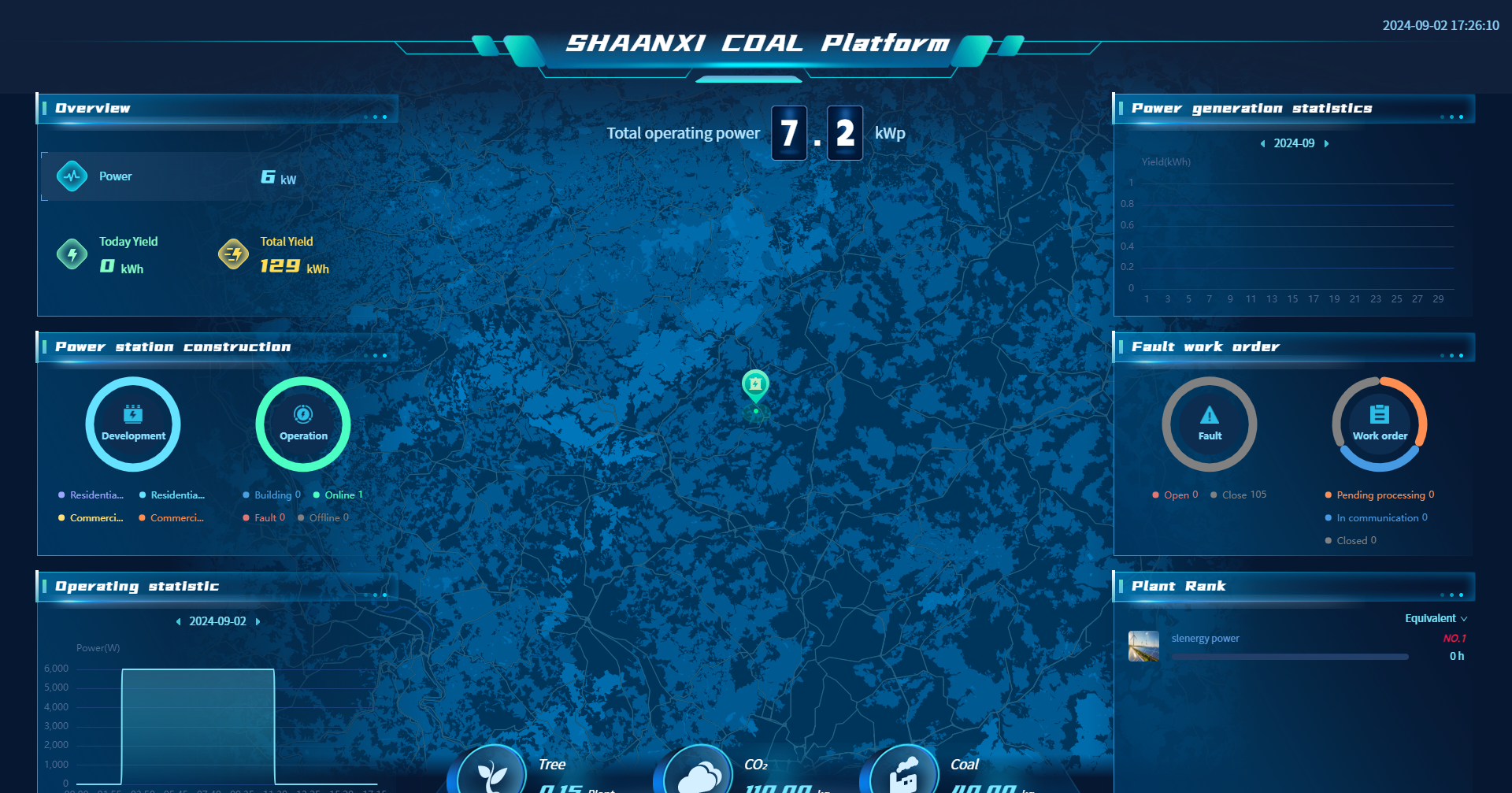Image resolution: width=1512 pixels, height=793 pixels.
Task: Toggle the Online legend entry
Action: (339, 495)
